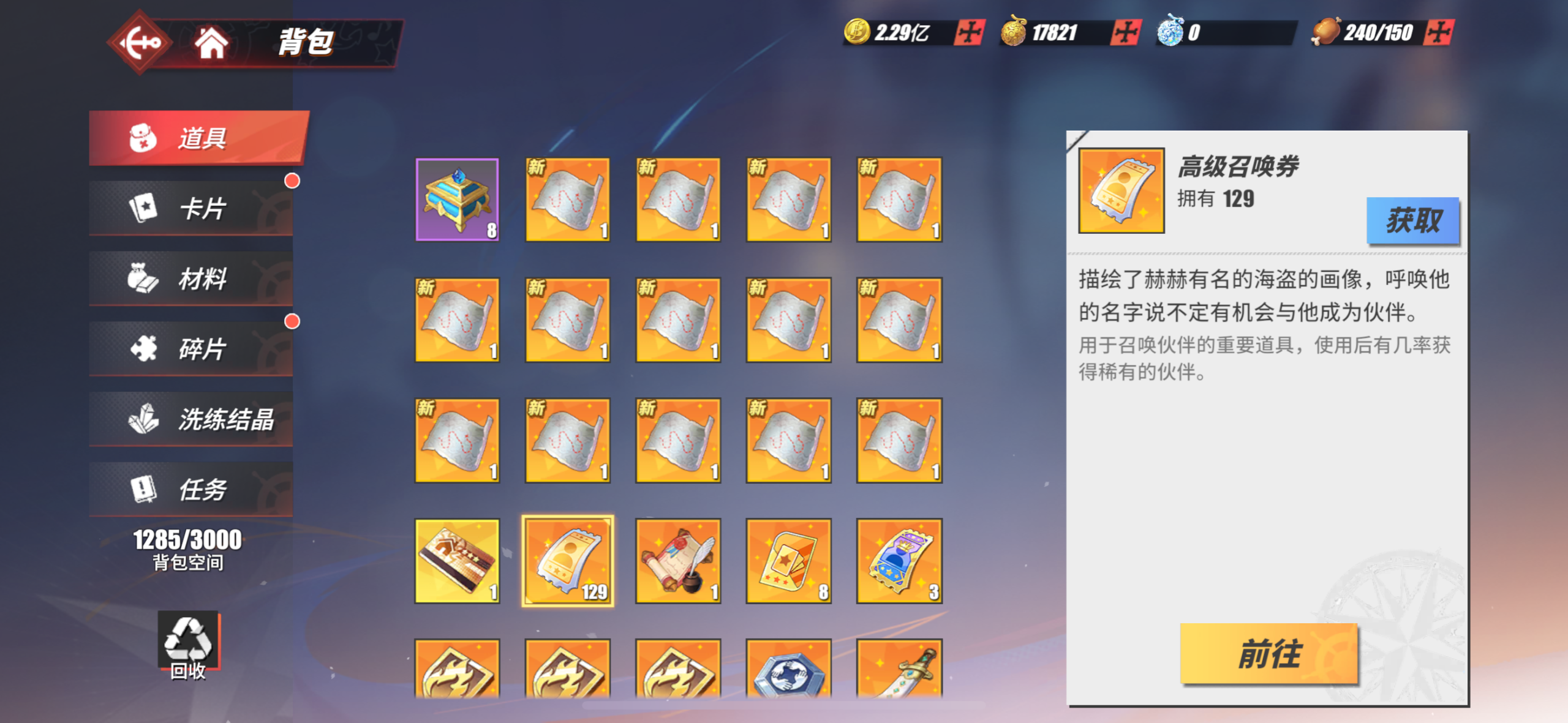The width and height of the screenshot is (1568, 723).
Task: Show the 碎片 tab
Action: tap(191, 349)
